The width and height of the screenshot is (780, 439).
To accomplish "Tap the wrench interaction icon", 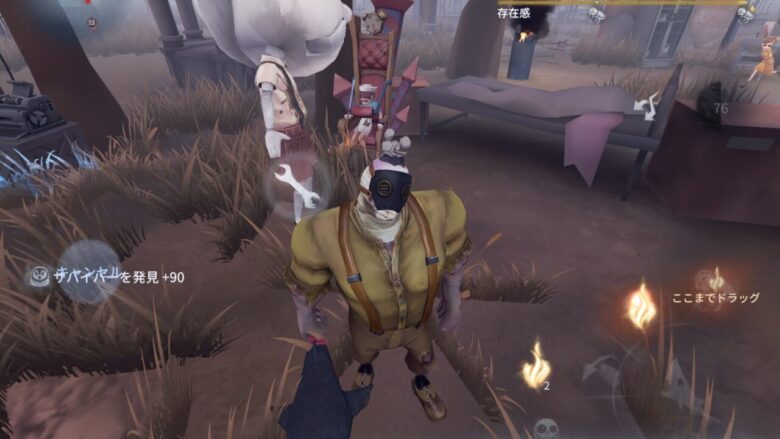I will 298,184.
